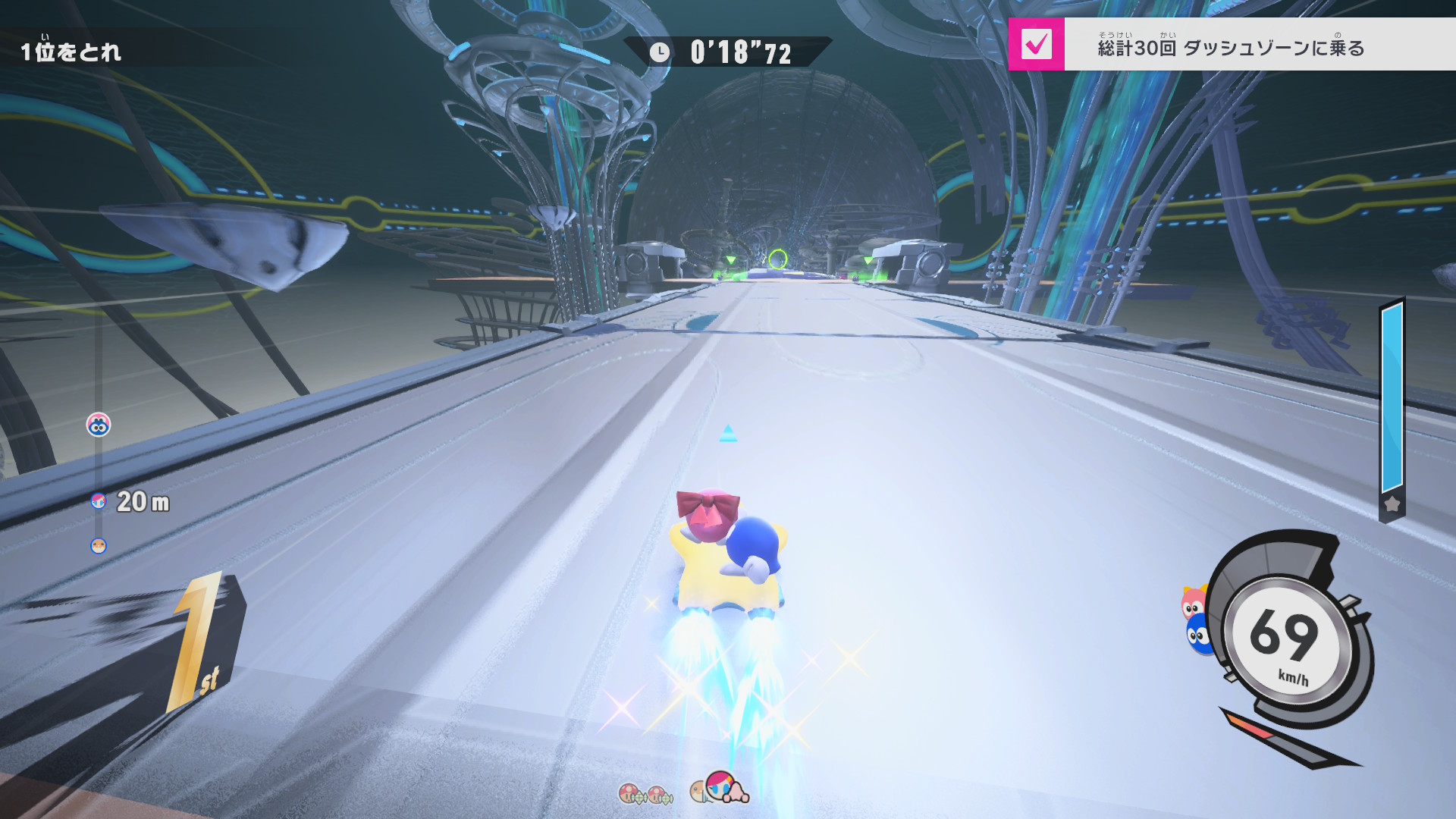The width and height of the screenshot is (1456, 819).
Task: Select the dash zone checklist notification text
Action: (1230, 48)
